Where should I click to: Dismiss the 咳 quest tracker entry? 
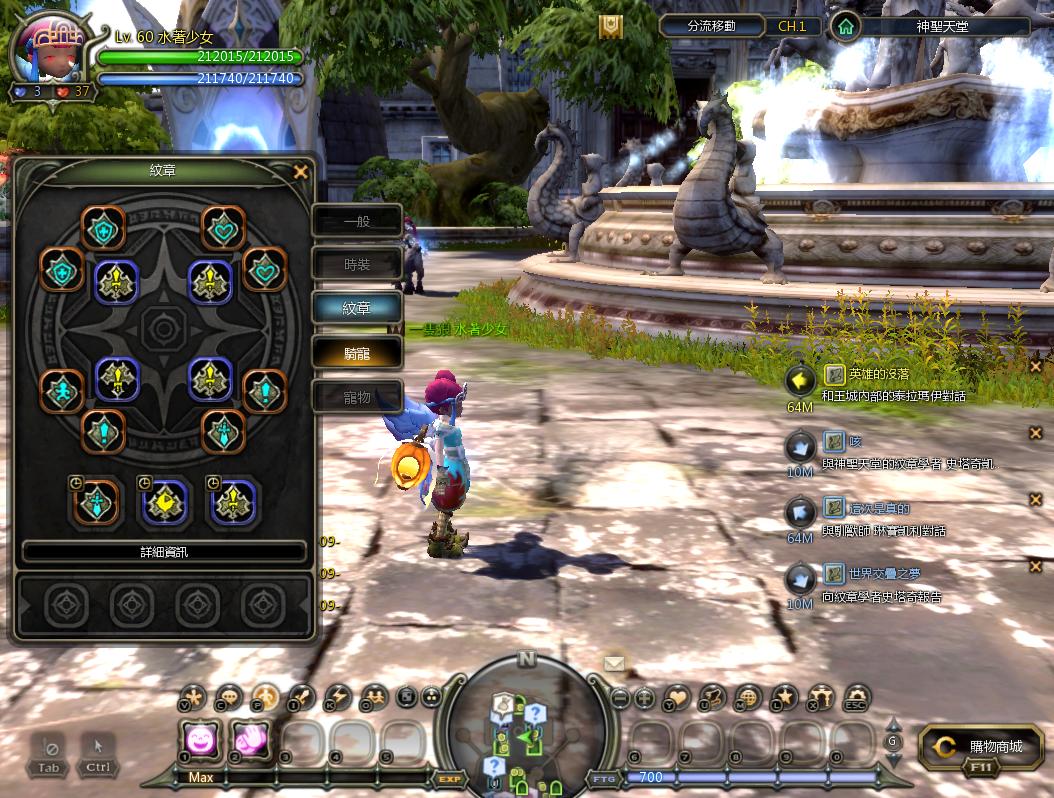(1036, 433)
